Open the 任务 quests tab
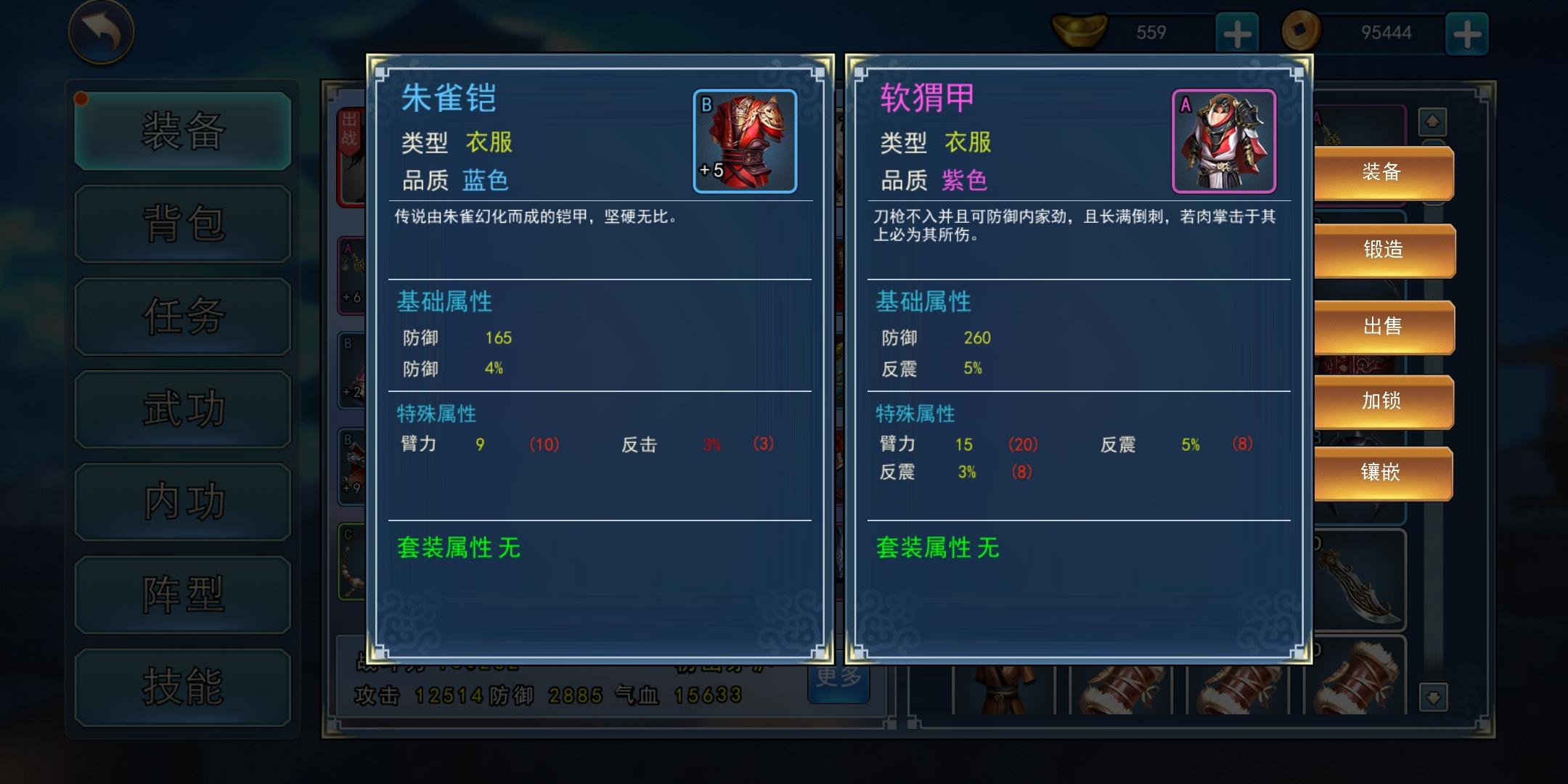Image resolution: width=1568 pixels, height=784 pixels. (182, 315)
